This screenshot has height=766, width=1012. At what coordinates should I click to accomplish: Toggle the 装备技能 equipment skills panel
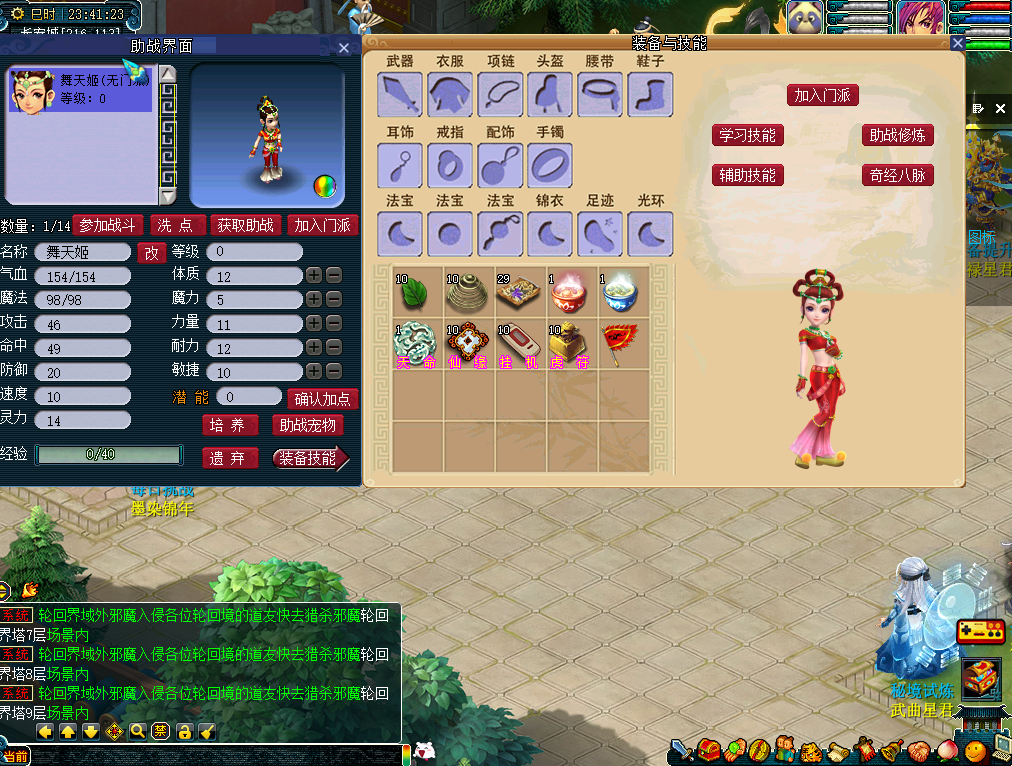tap(309, 458)
